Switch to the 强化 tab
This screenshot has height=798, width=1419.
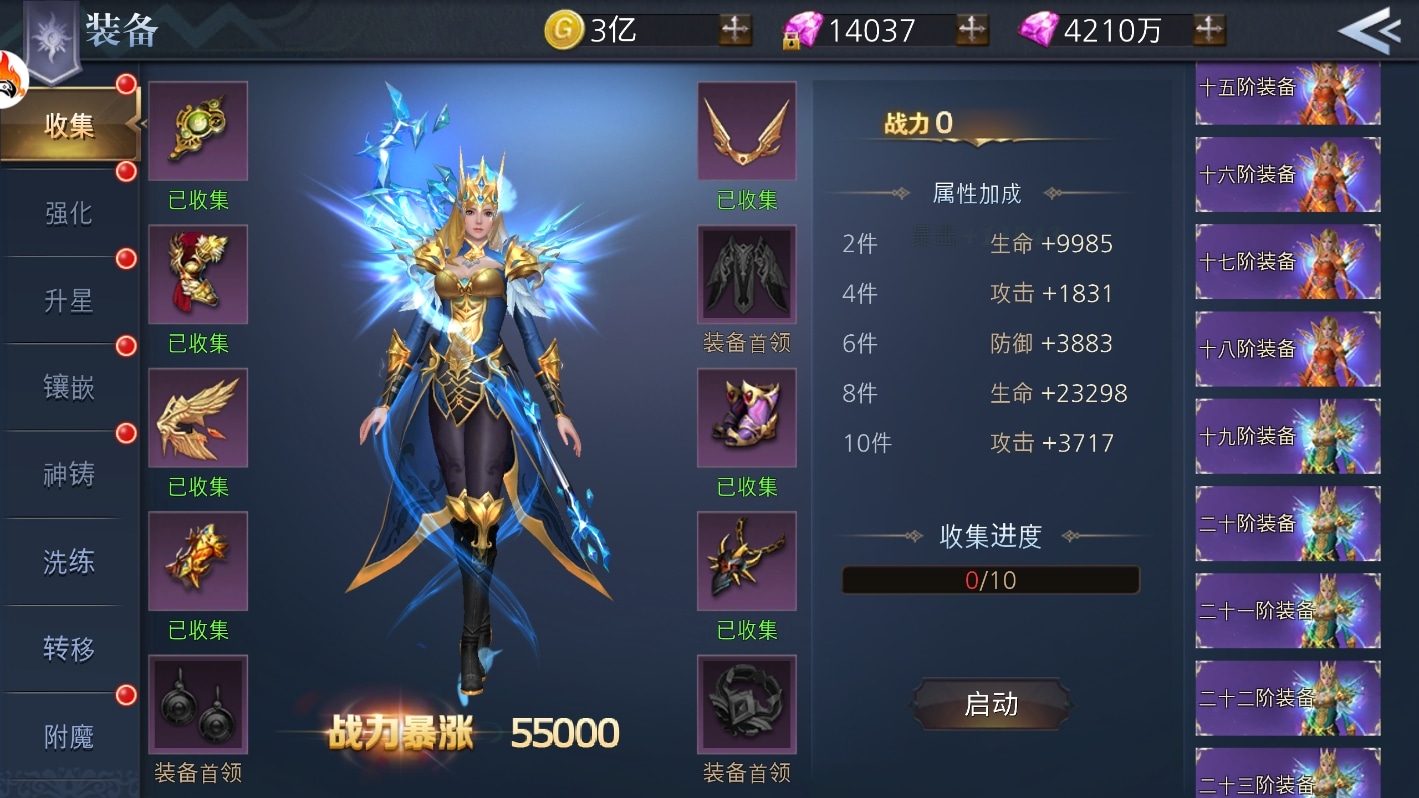coord(70,214)
